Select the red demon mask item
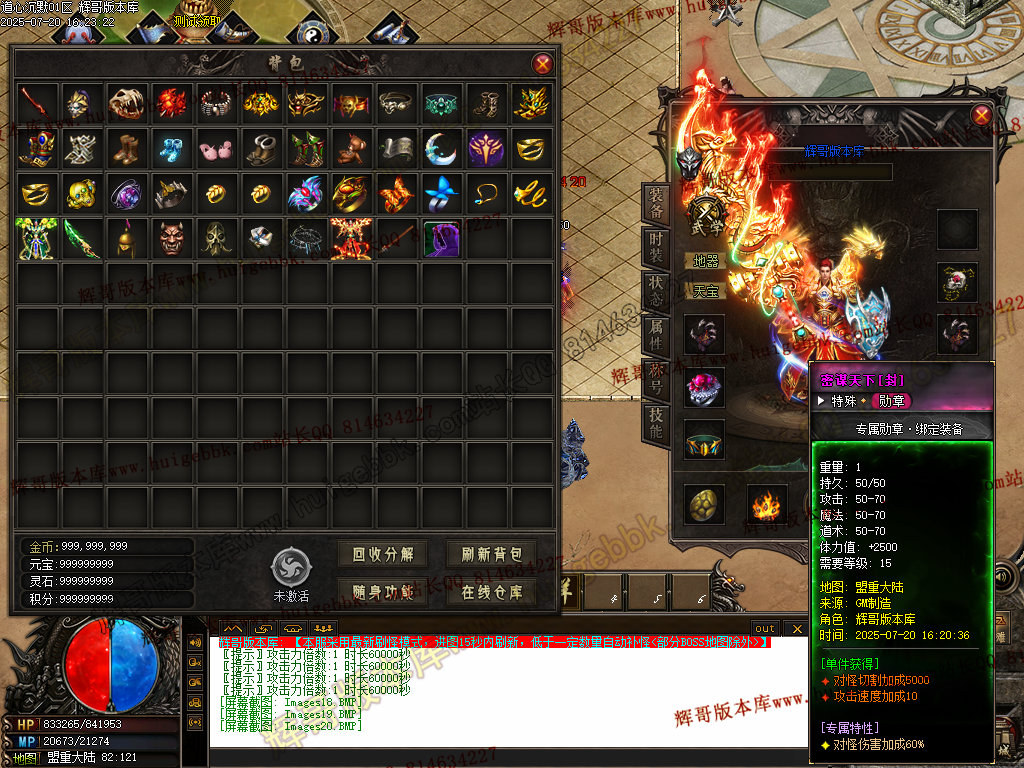Viewport: 1024px width, 768px height. click(172, 238)
